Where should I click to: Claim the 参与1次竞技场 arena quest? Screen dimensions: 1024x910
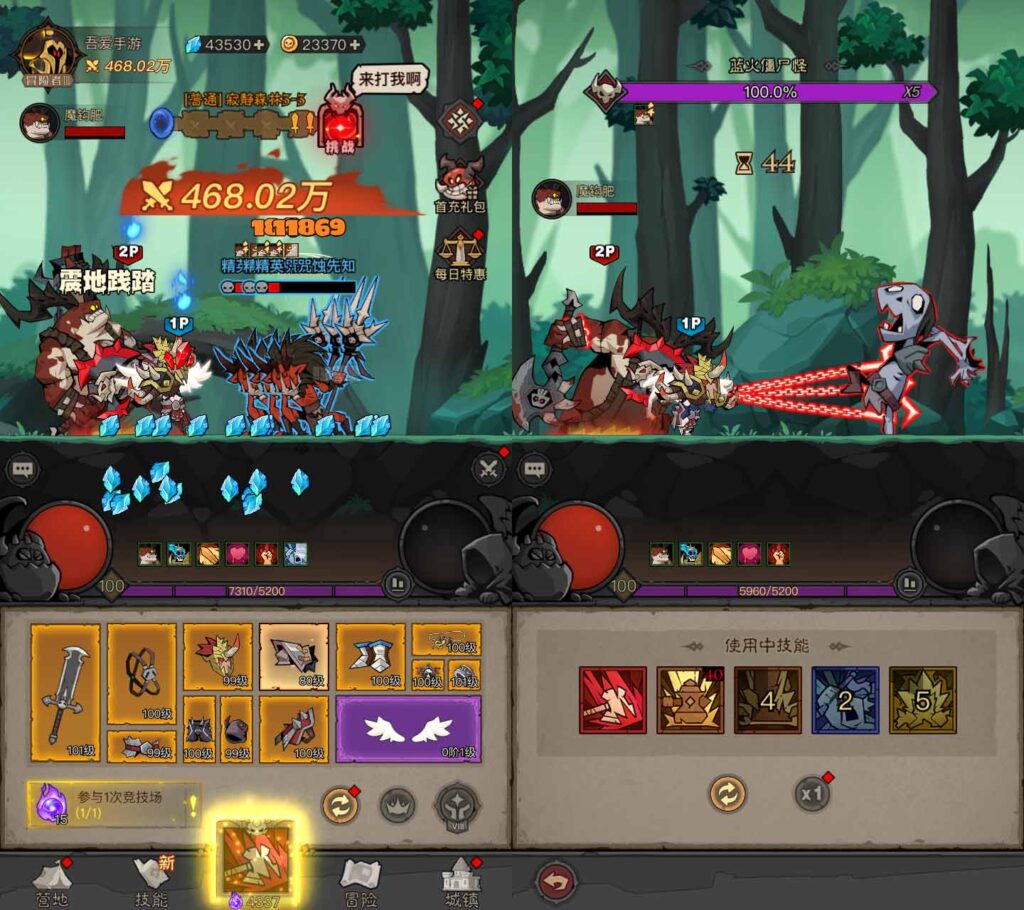tap(114, 804)
